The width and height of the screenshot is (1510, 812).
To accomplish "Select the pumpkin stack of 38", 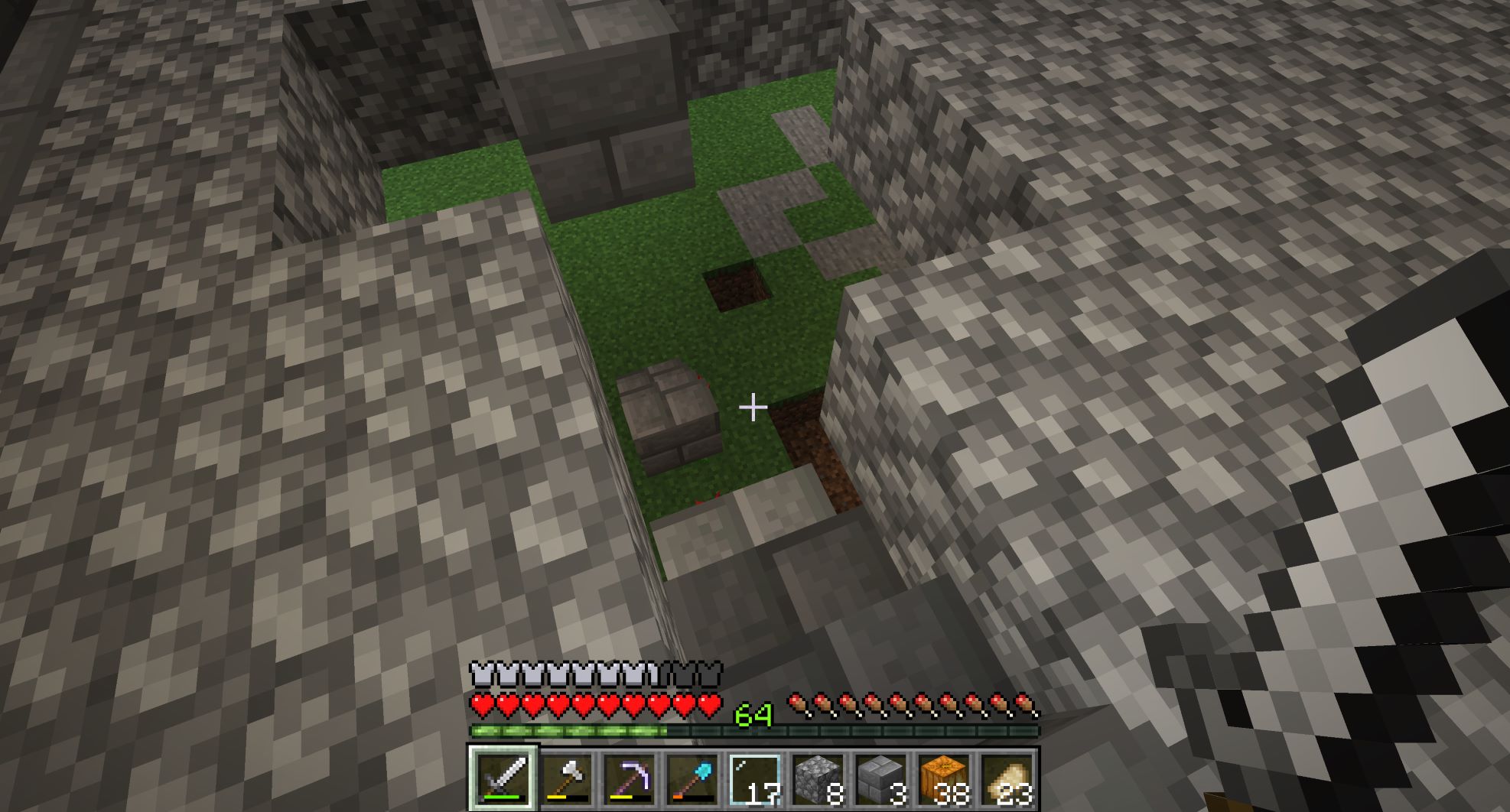I will click(x=943, y=778).
